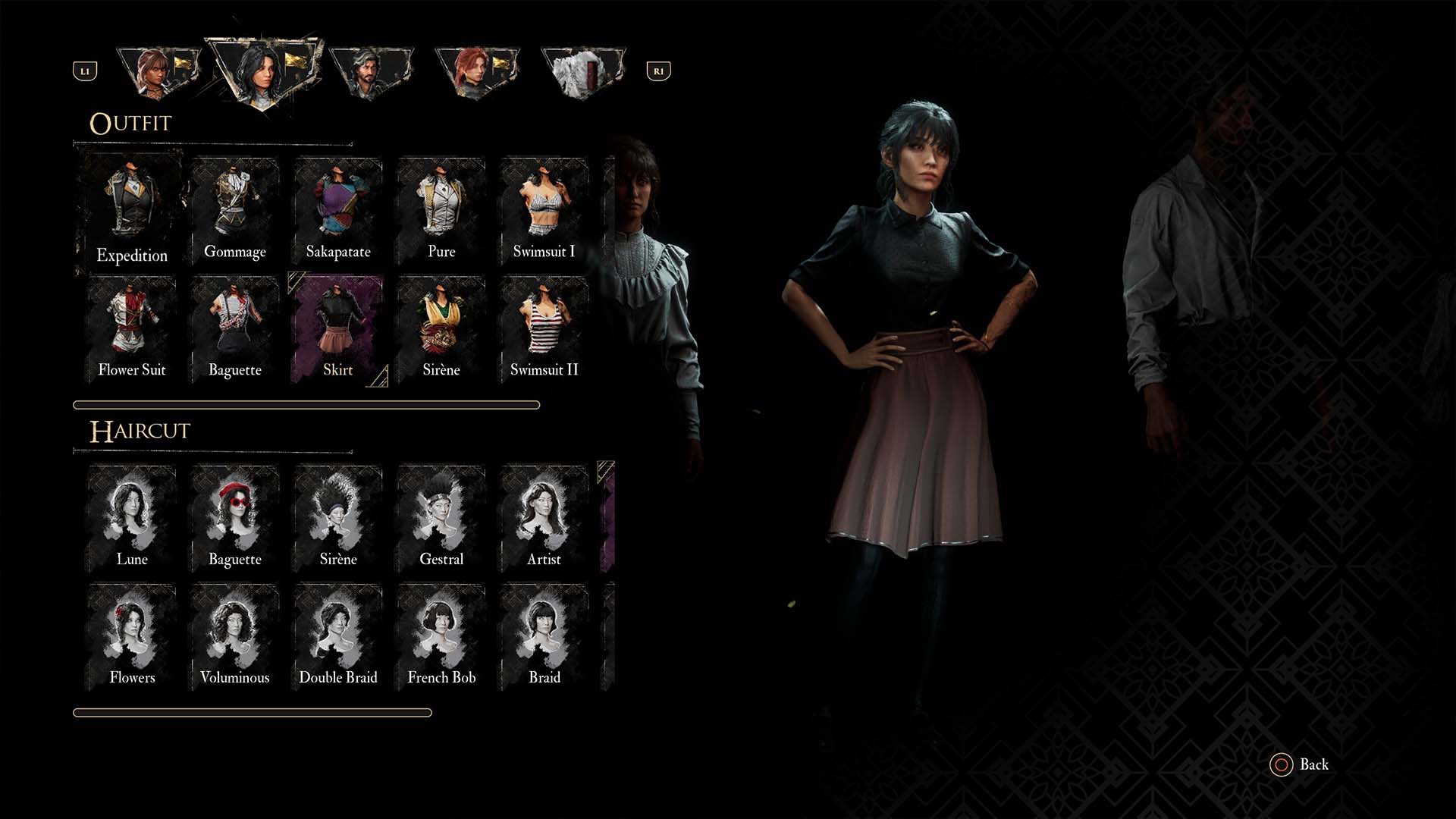Choose the Gestral haircut
The width and height of the screenshot is (1456, 819).
tap(441, 519)
